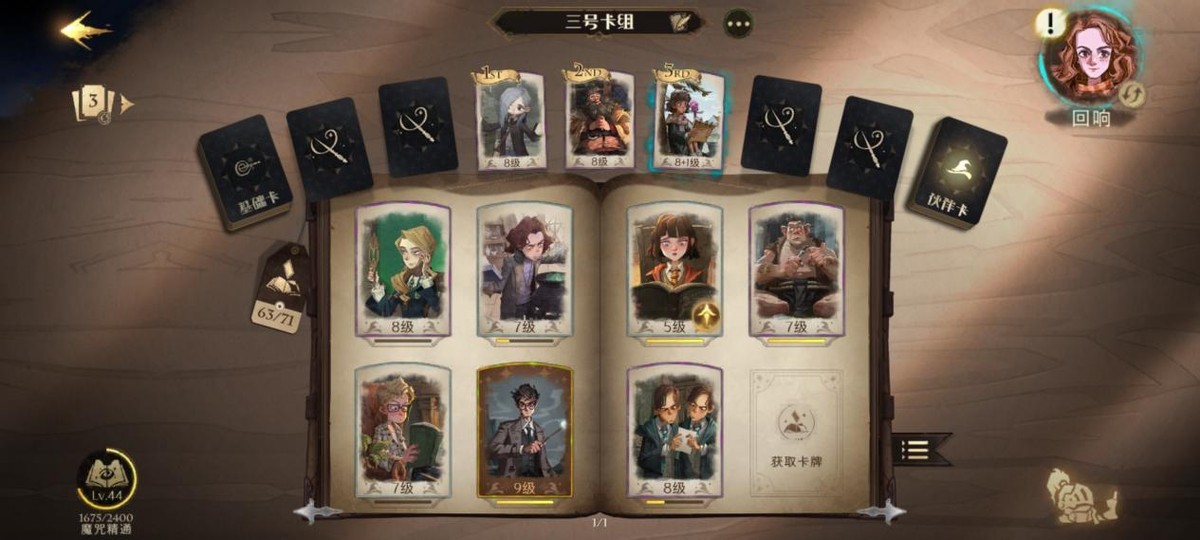1200x540 pixels.
Task: Switch to the 伙伴卡 companion tab
Action: click(957, 171)
